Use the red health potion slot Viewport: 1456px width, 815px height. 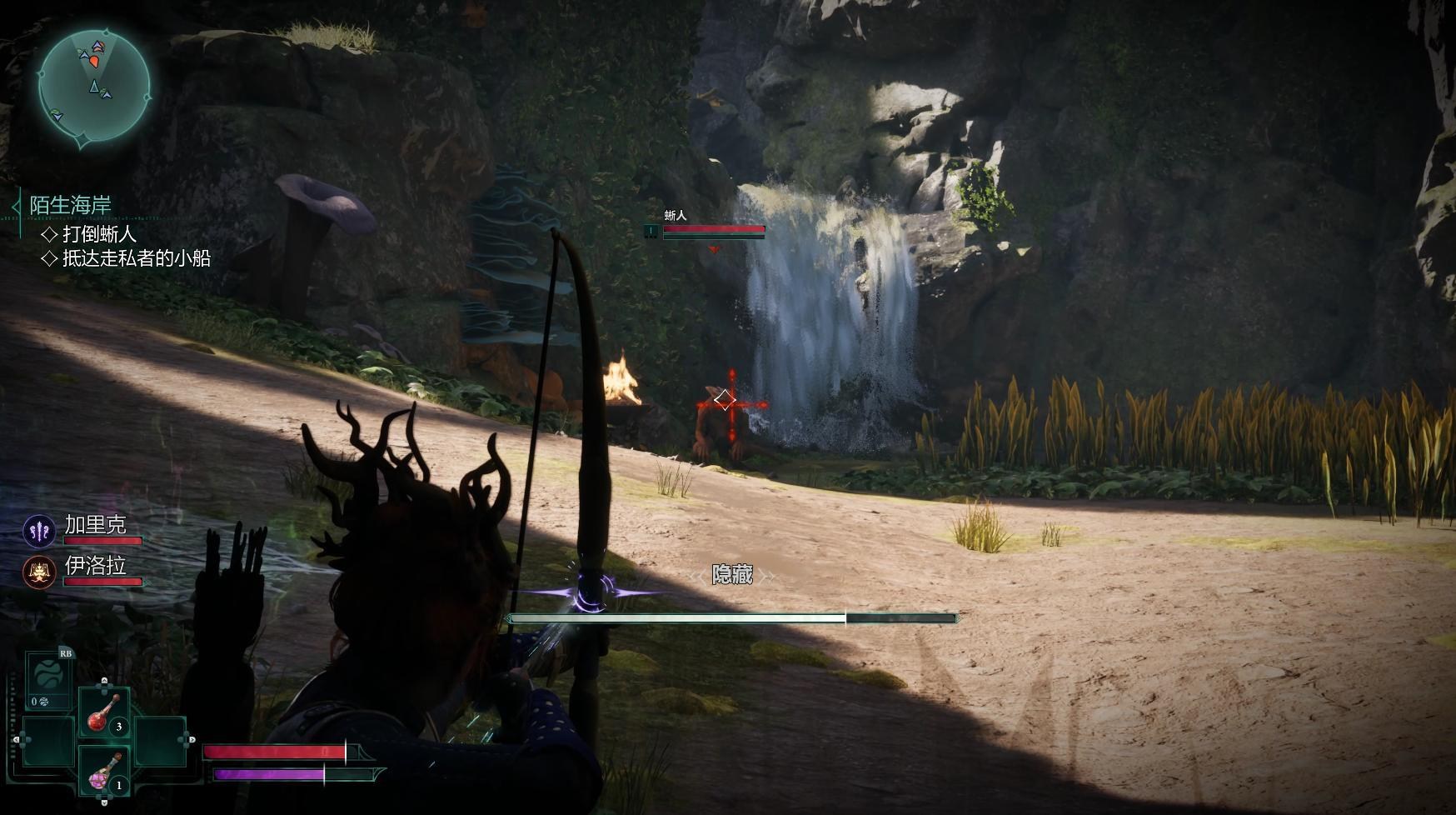pyautogui.click(x=104, y=713)
